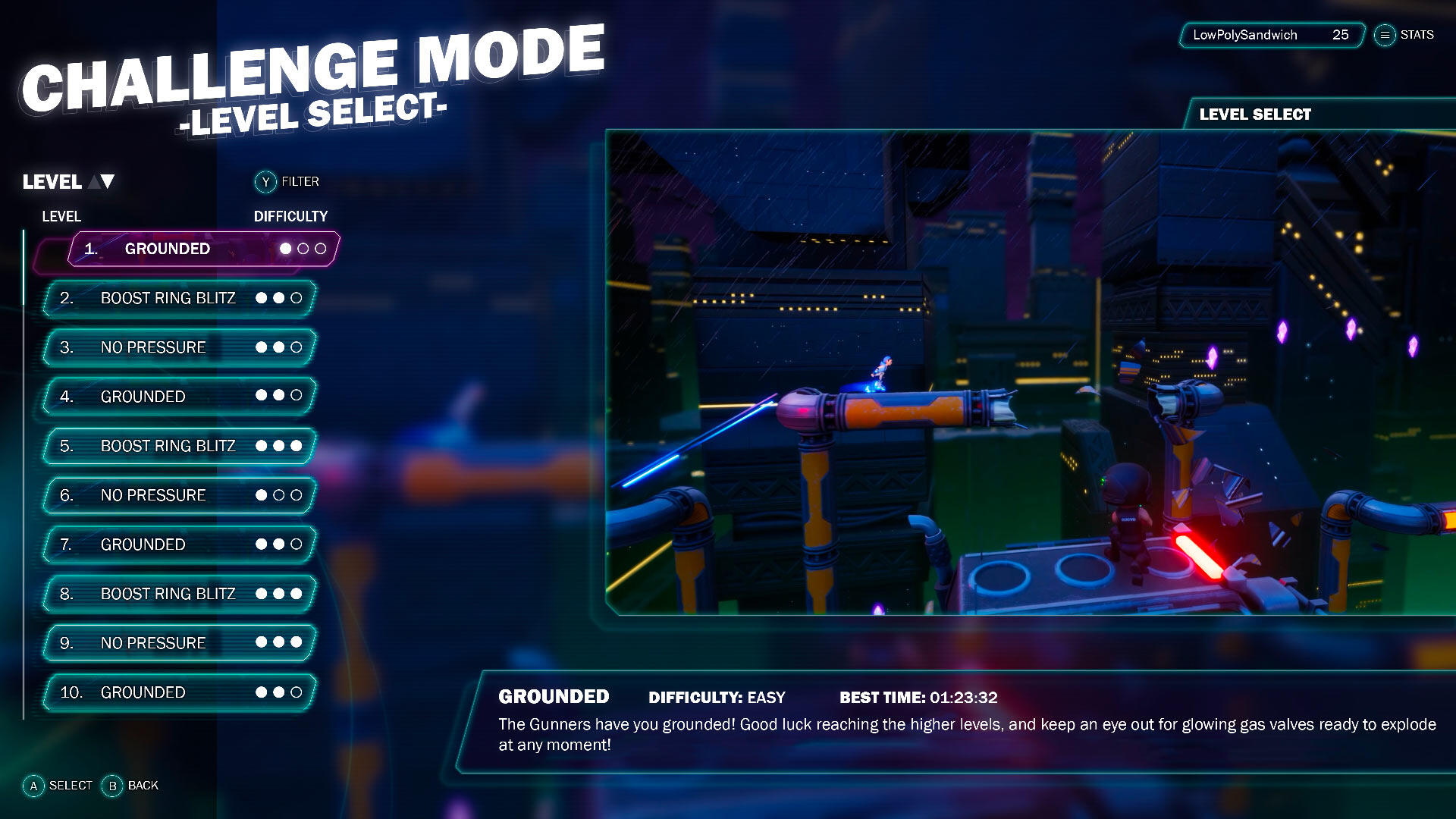Select level 7 Grounded
1456x819 pixels.
[x=179, y=544]
